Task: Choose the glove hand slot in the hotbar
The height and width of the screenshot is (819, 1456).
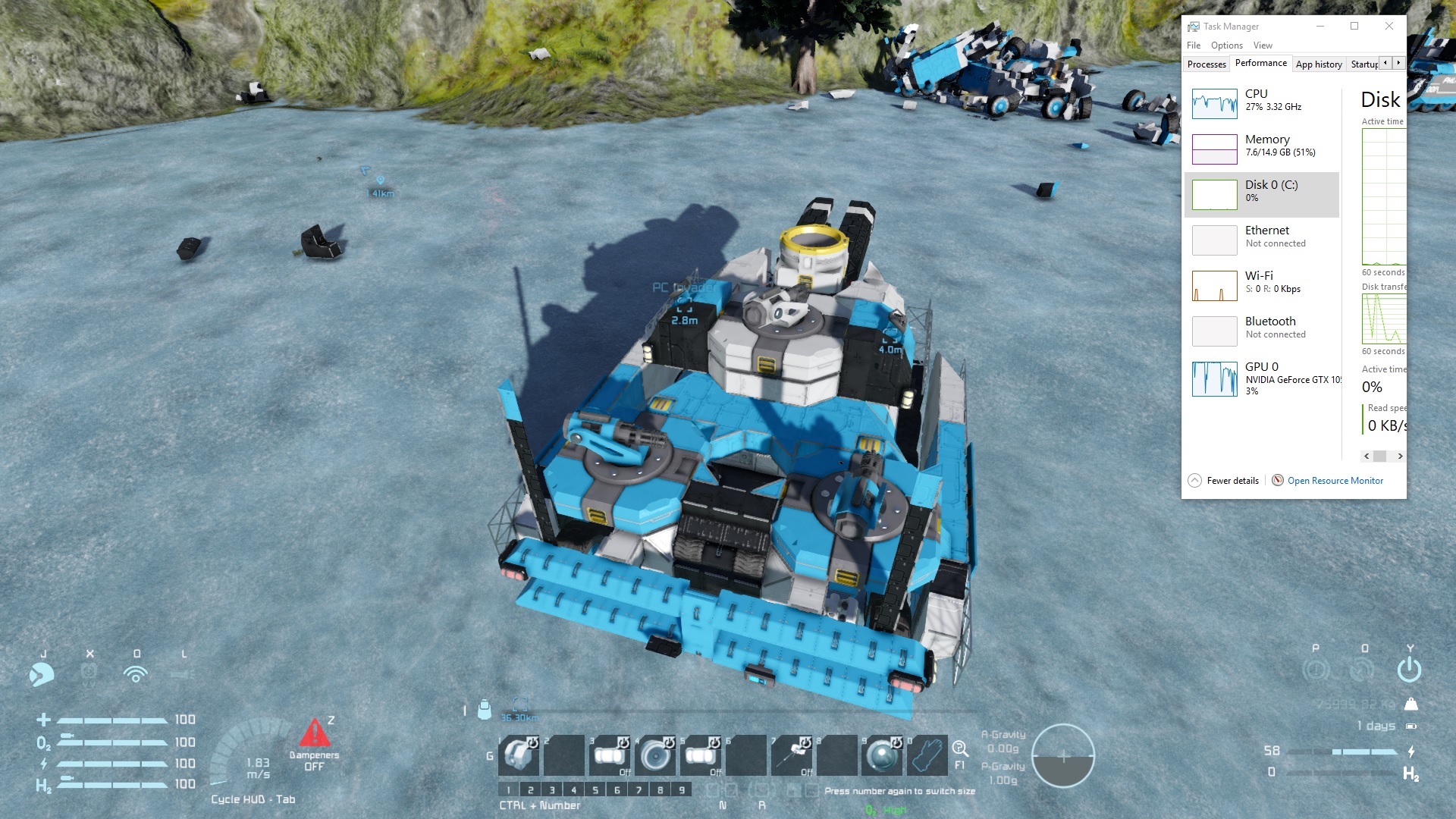Action: click(x=927, y=755)
